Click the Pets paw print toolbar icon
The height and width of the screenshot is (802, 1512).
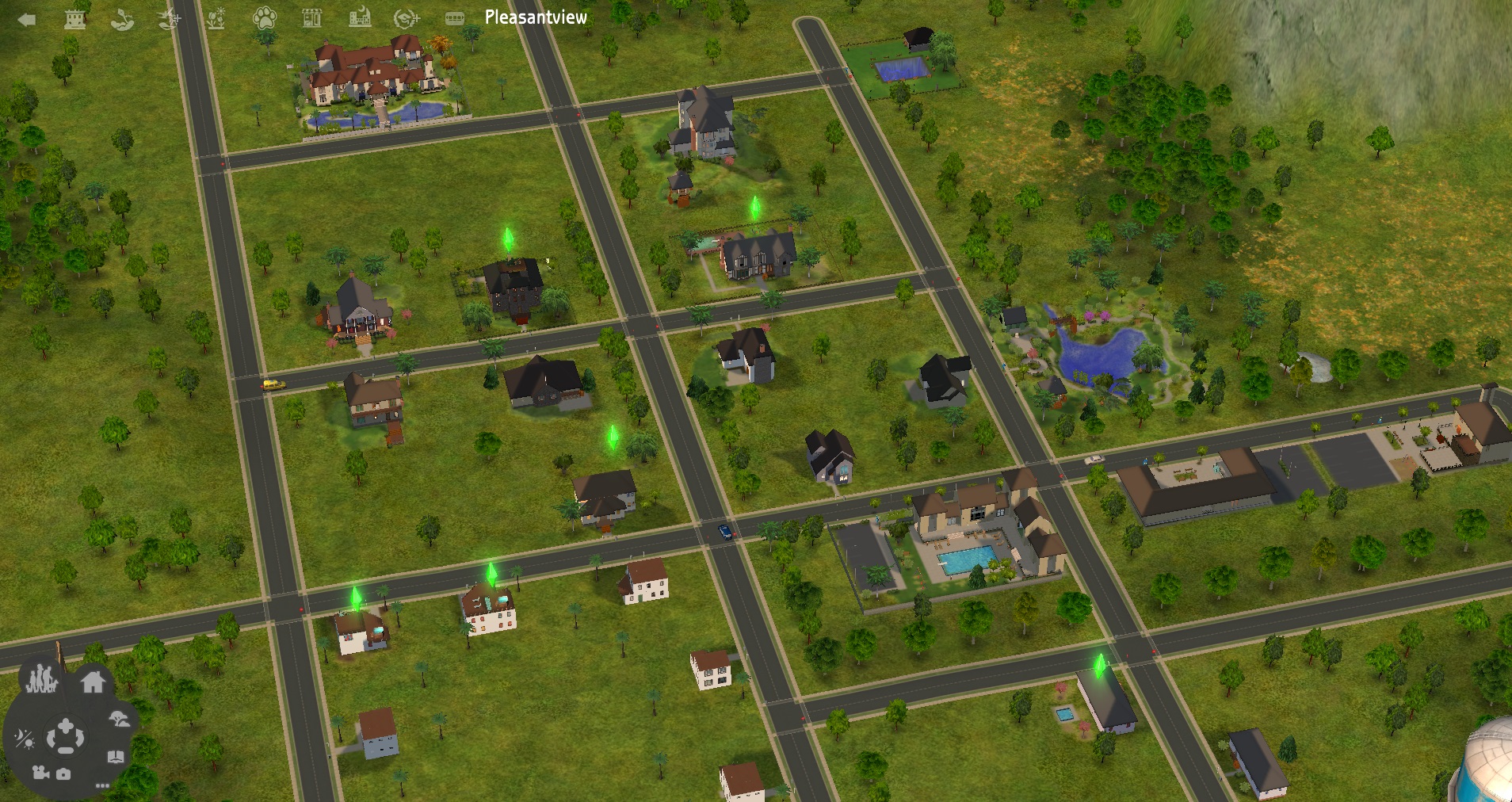pyautogui.click(x=266, y=19)
